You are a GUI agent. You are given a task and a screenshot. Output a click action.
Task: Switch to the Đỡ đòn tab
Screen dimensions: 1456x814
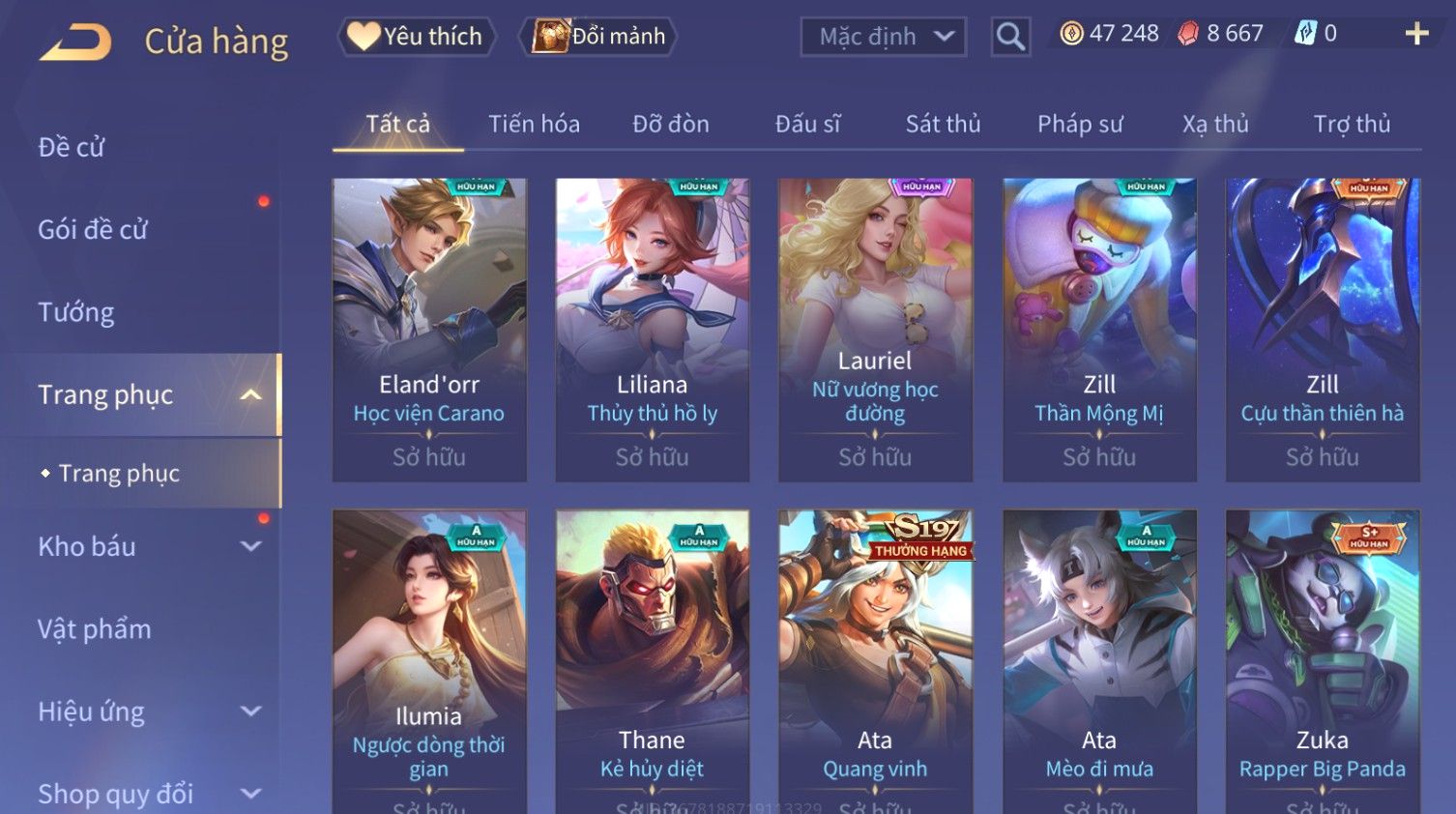pos(671,124)
